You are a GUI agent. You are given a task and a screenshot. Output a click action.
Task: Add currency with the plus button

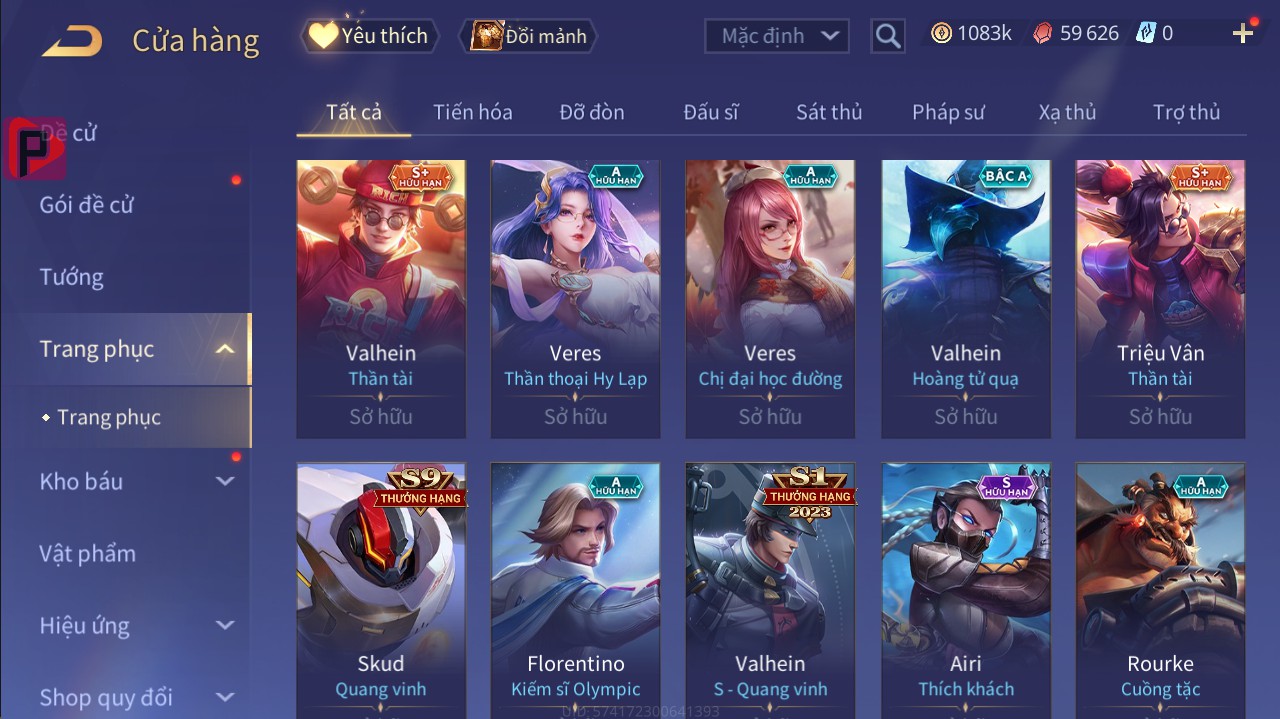pyautogui.click(x=1242, y=34)
